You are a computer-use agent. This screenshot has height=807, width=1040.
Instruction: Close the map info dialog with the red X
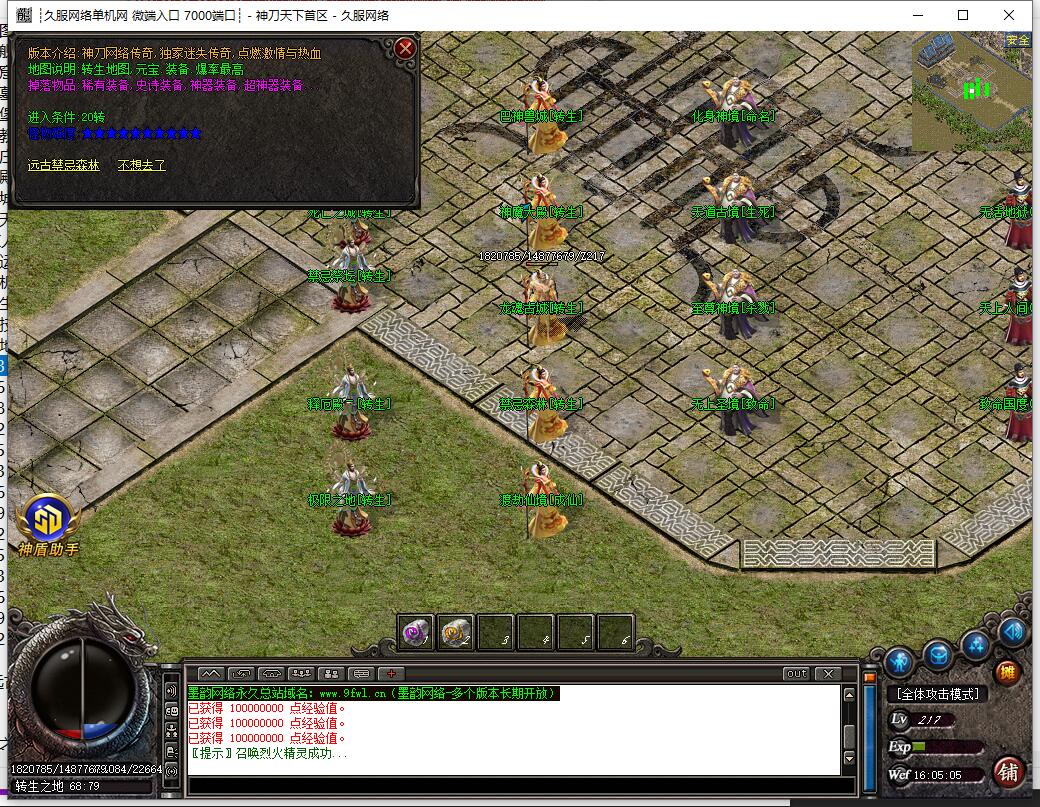[405, 48]
